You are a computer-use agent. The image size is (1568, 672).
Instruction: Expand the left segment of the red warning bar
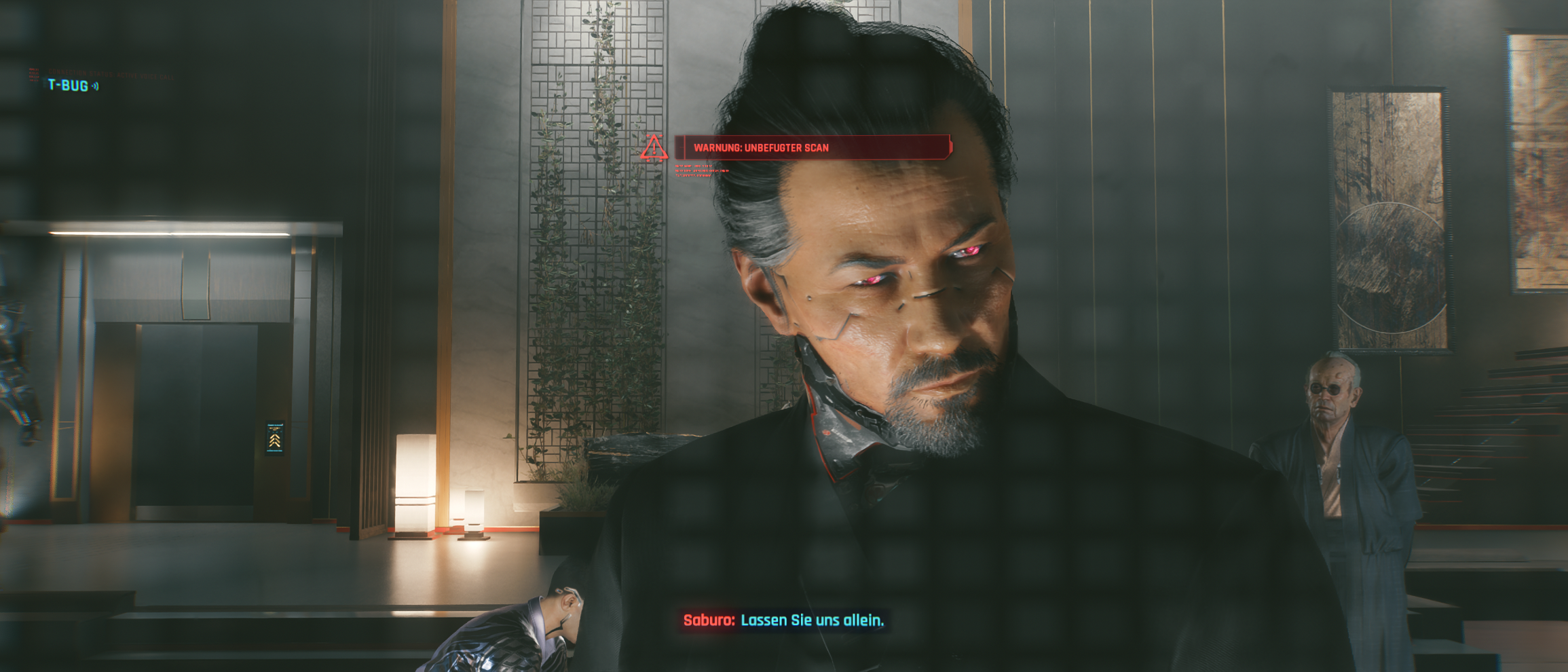pos(680,146)
